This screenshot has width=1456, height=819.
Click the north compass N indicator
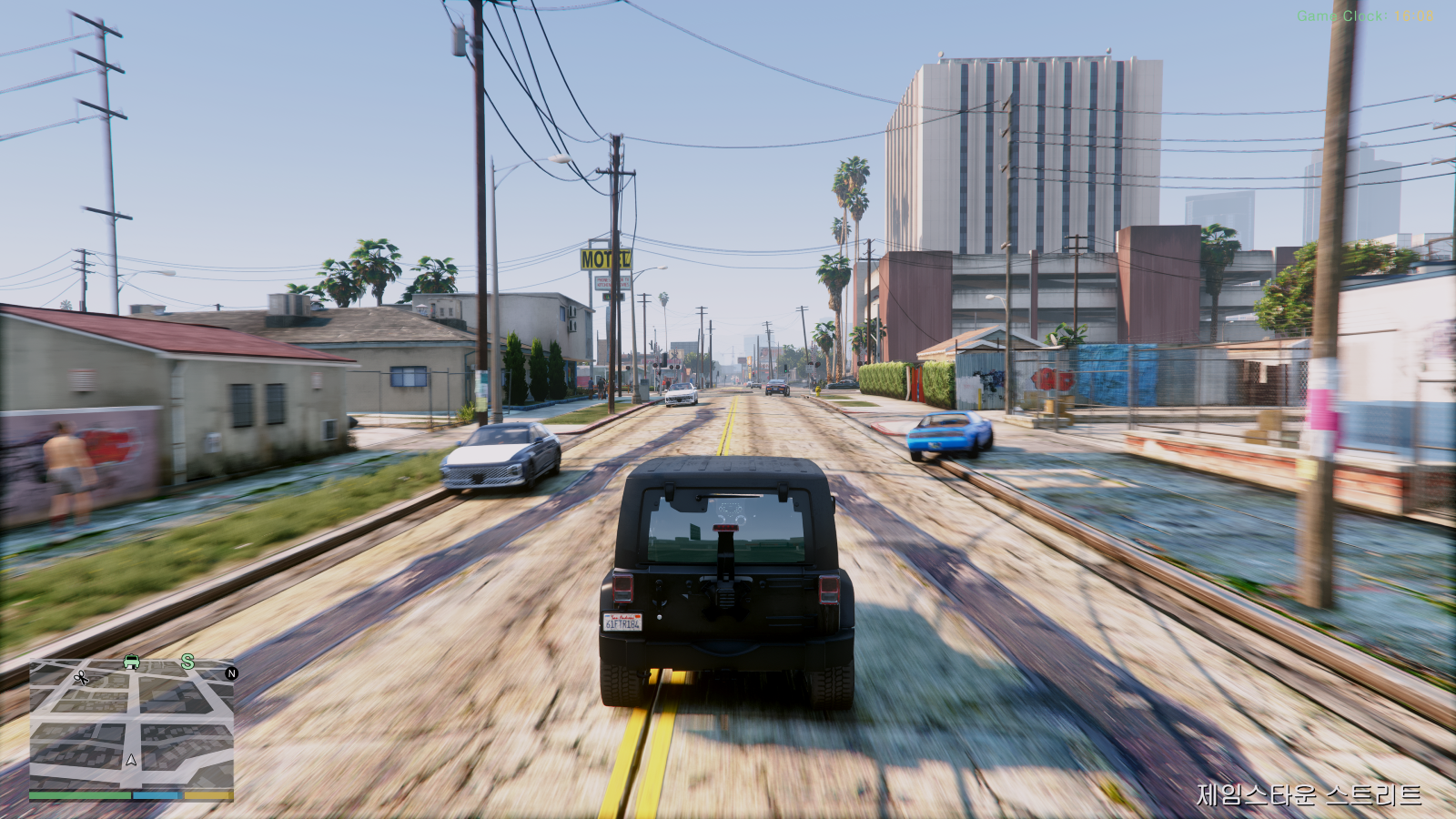point(231,673)
